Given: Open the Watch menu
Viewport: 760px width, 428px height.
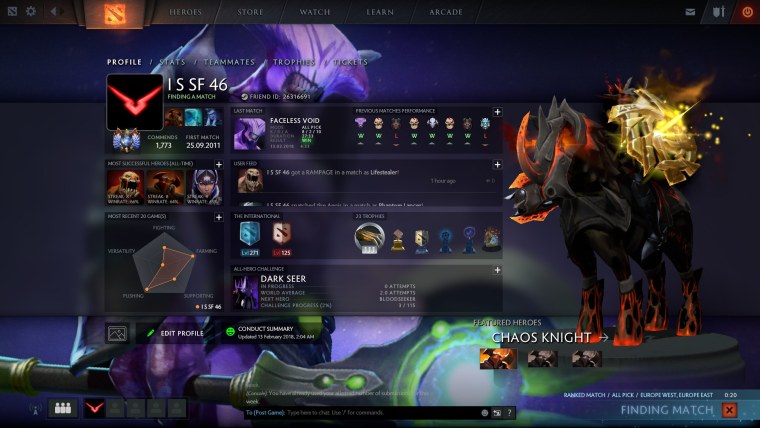Looking at the screenshot, I should pos(315,12).
